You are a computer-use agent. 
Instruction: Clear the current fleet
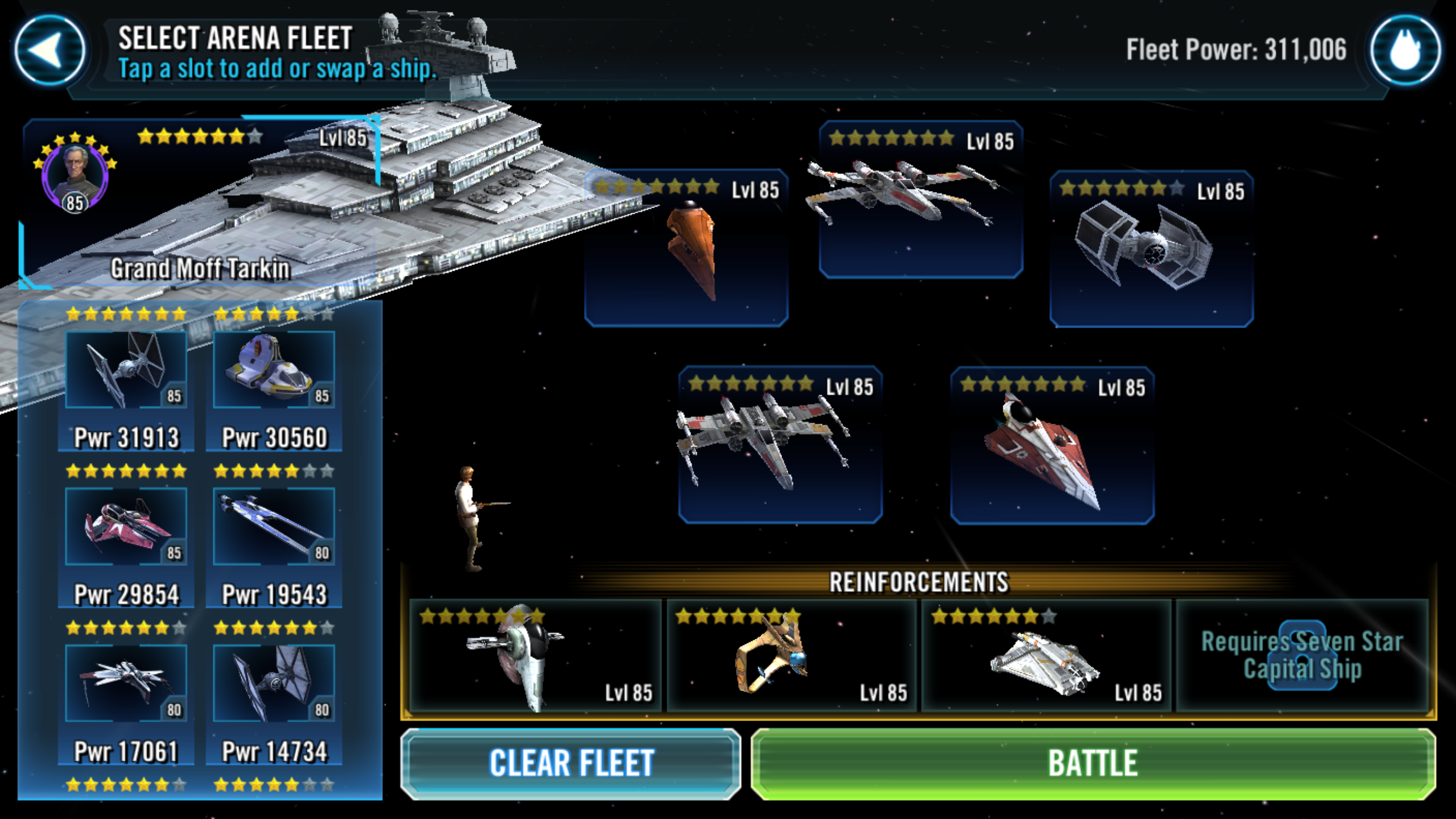[x=571, y=763]
